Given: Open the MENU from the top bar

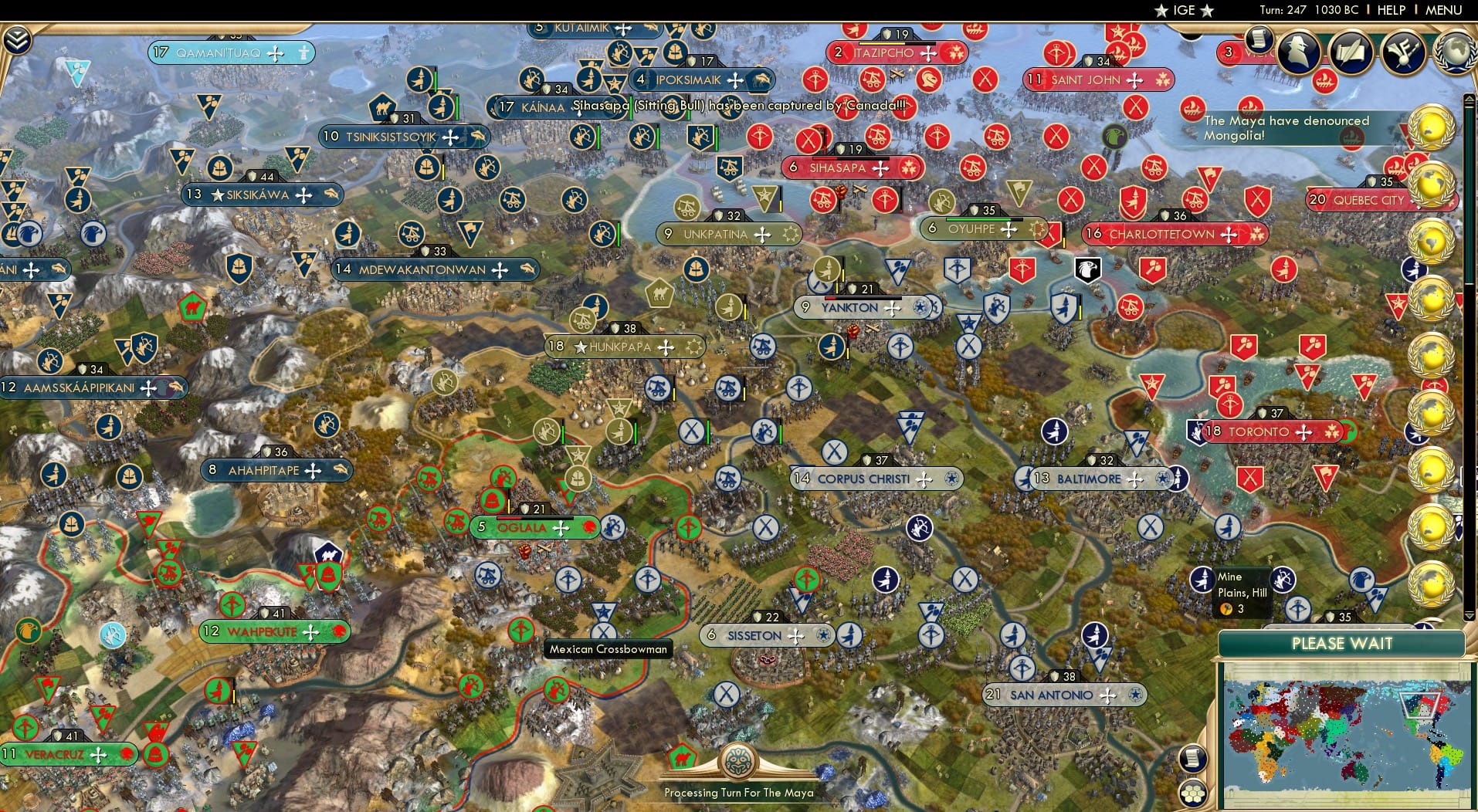Looking at the screenshot, I should (x=1442, y=10).
